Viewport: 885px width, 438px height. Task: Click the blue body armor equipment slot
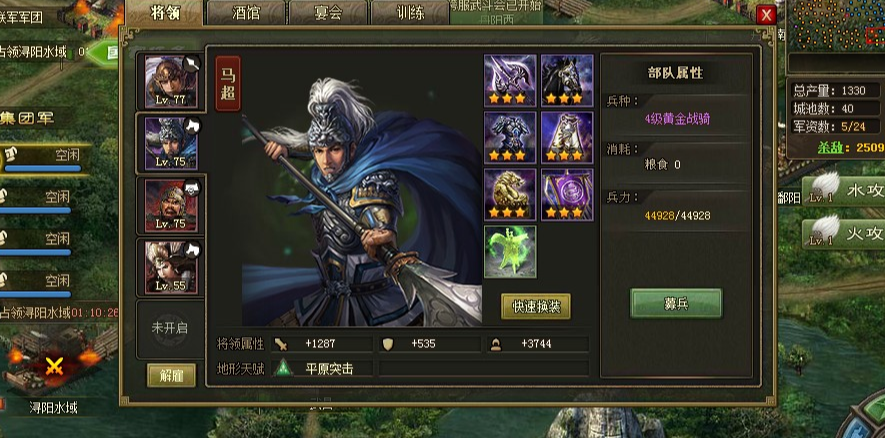tap(510, 137)
